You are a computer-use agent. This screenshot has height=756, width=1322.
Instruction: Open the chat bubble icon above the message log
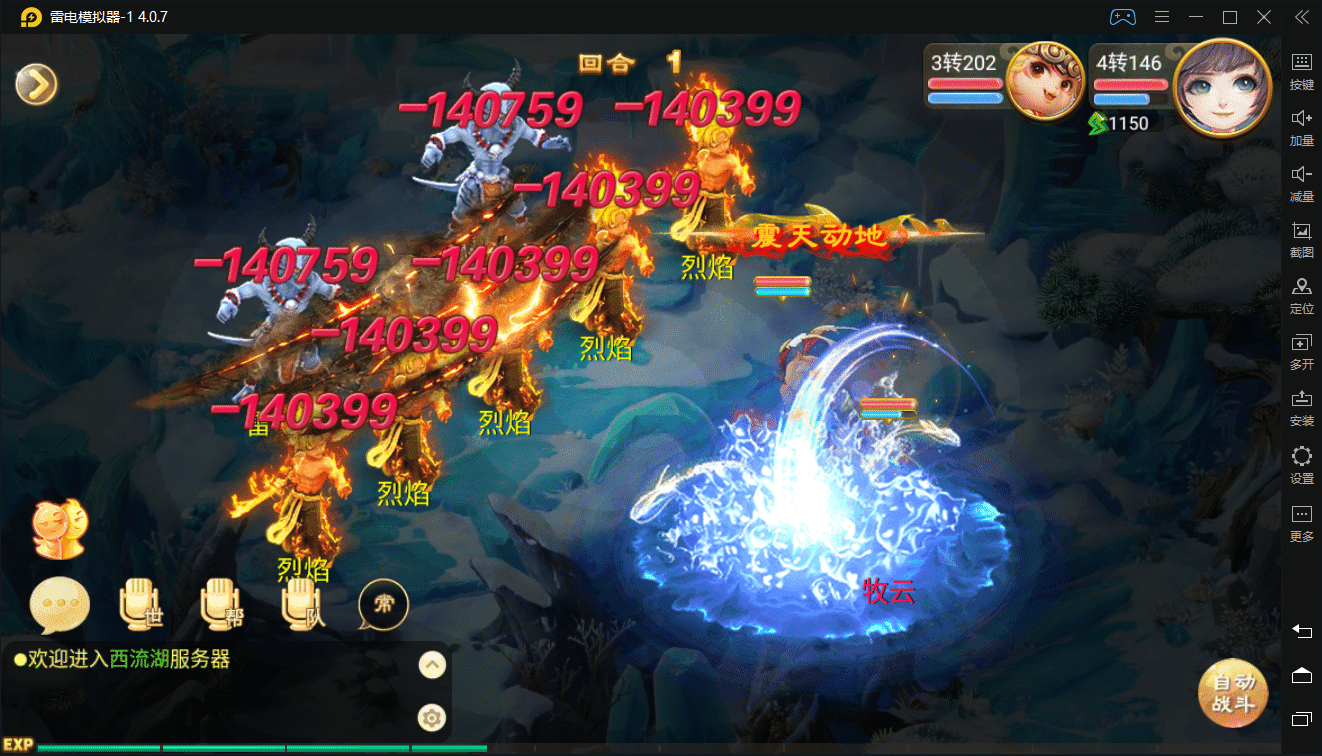[58, 605]
